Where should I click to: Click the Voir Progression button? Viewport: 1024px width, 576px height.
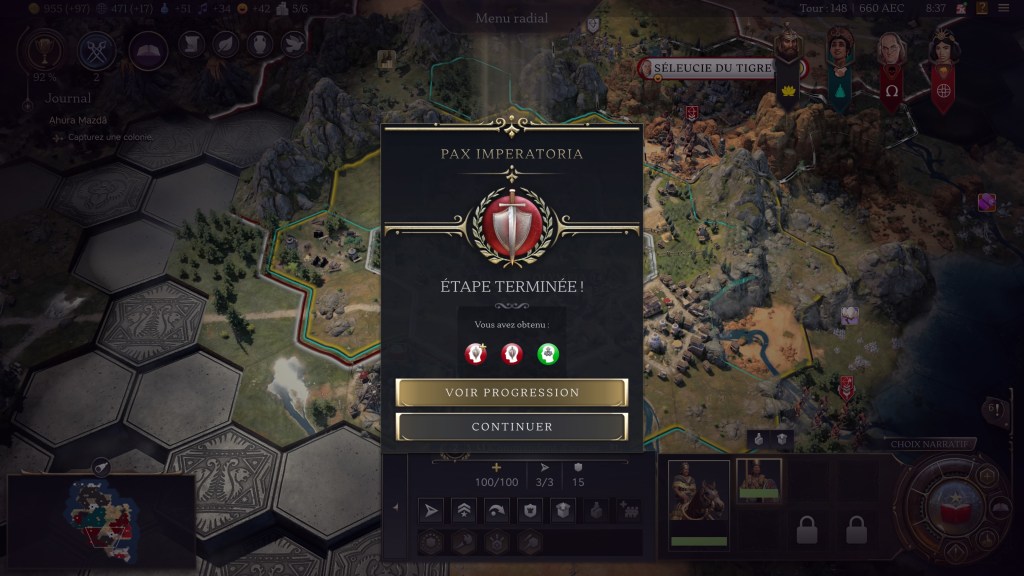[512, 392]
